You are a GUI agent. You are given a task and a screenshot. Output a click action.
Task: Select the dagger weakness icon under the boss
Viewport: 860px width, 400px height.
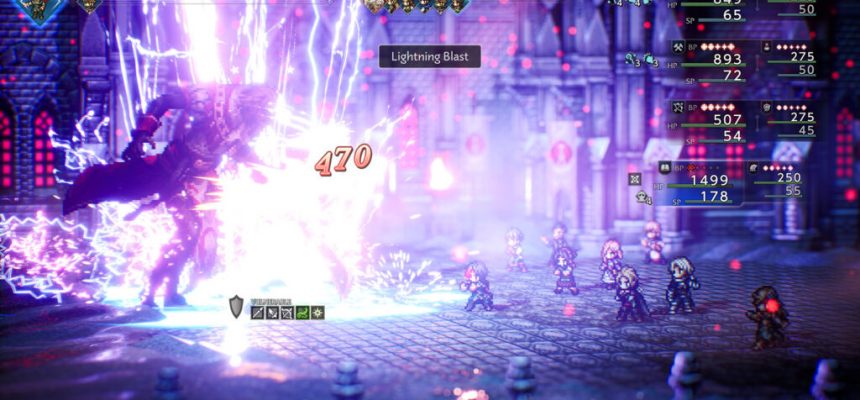tap(272, 313)
